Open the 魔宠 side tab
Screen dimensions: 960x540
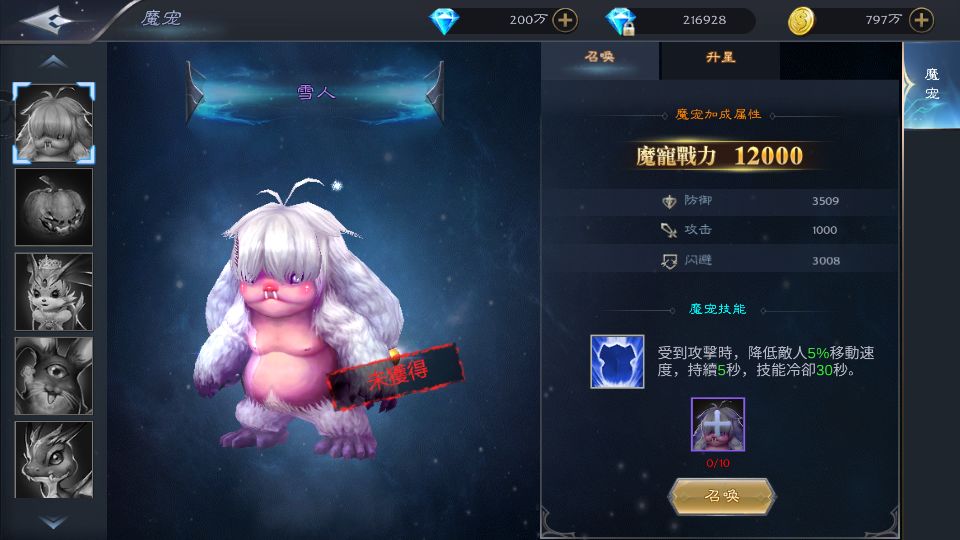[x=931, y=86]
